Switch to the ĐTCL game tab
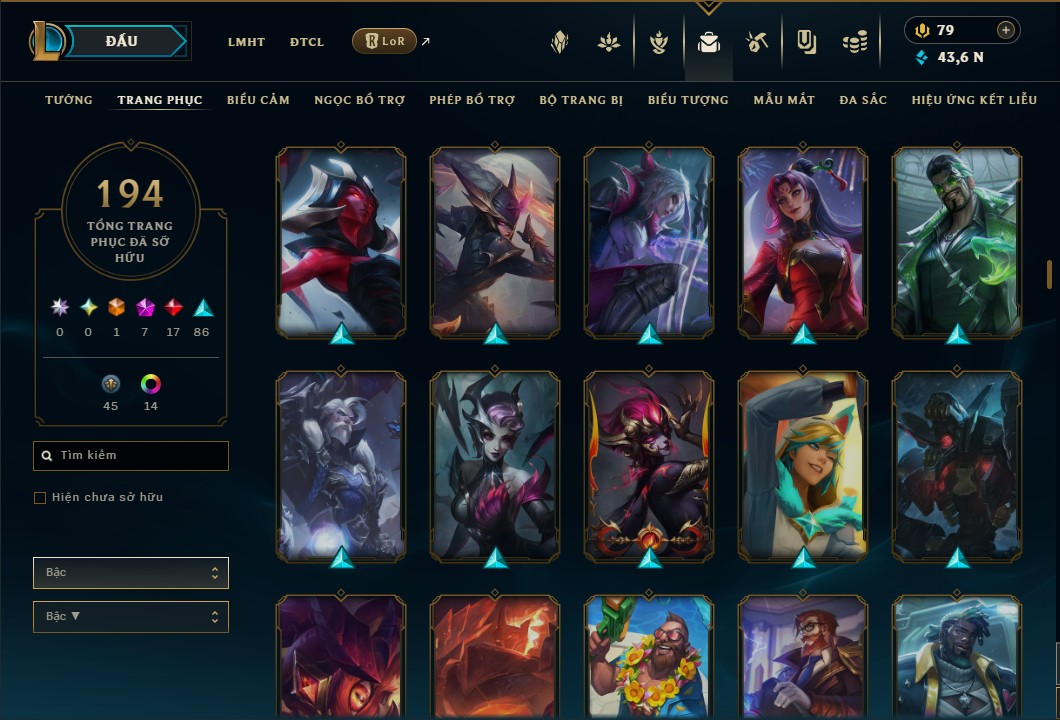Viewport: 1060px width, 720px height. [307, 42]
